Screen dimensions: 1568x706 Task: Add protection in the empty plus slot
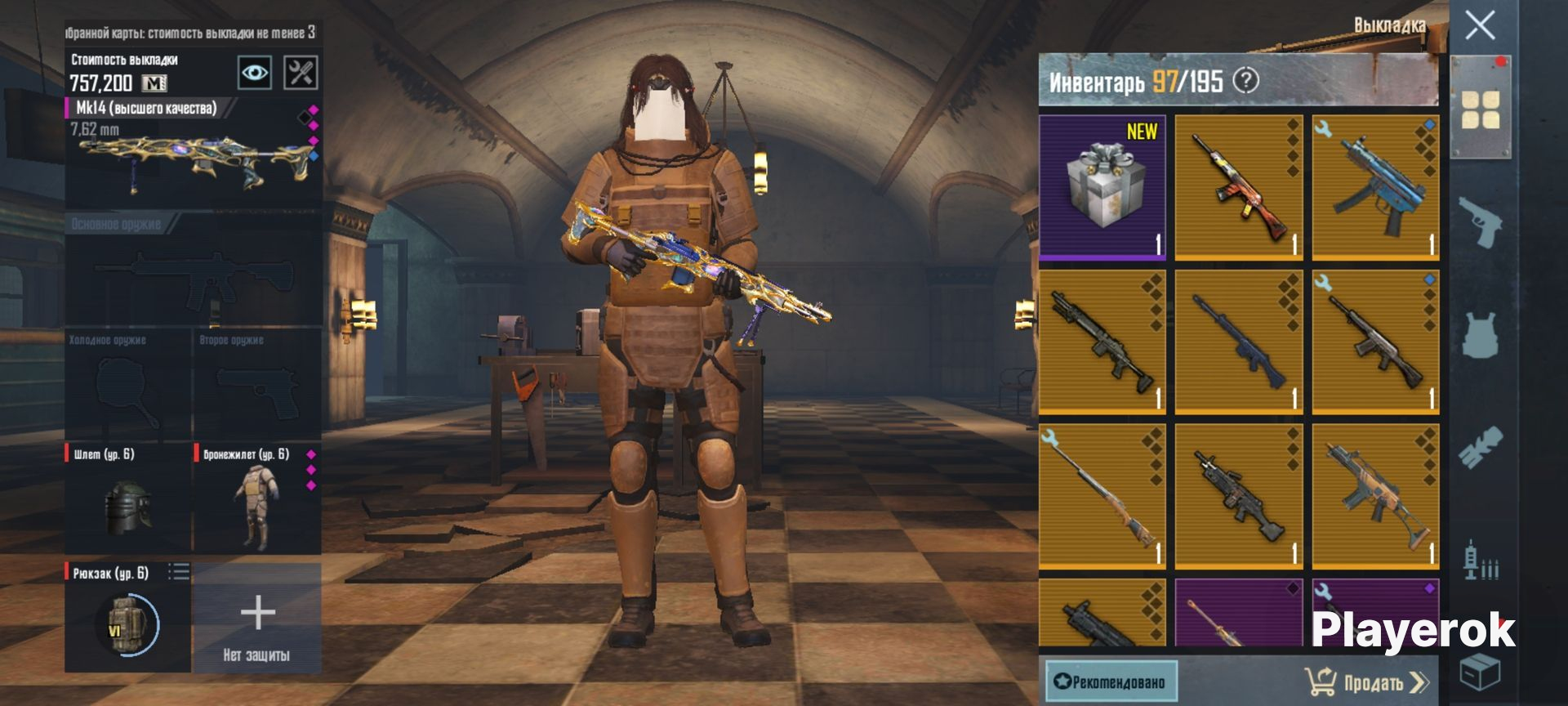tap(256, 618)
